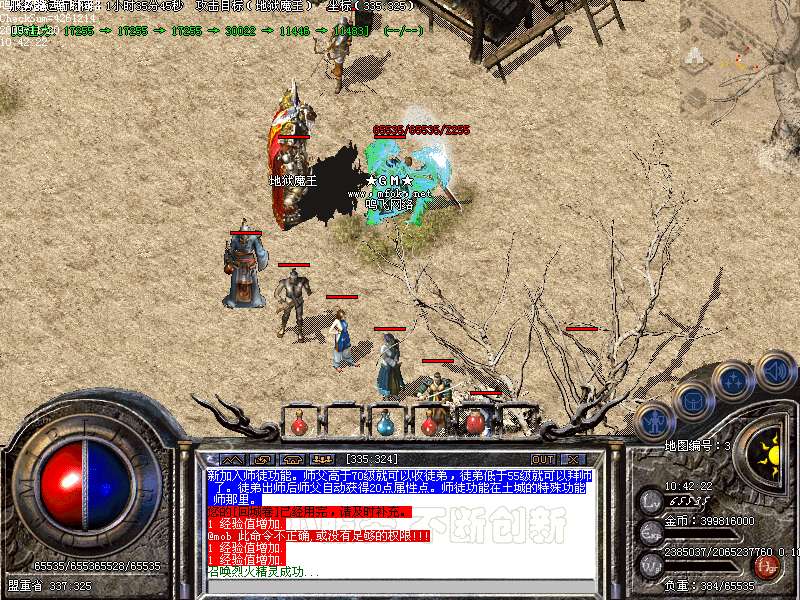Image resolution: width=800 pixels, height=600 pixels.
Task: Click the Exp experience stone button
Action: click(651, 530)
